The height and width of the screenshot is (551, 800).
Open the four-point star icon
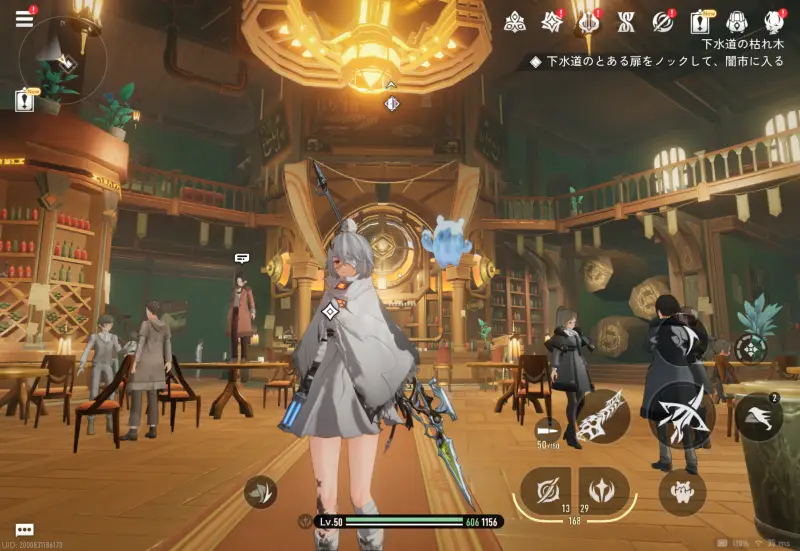click(551, 21)
